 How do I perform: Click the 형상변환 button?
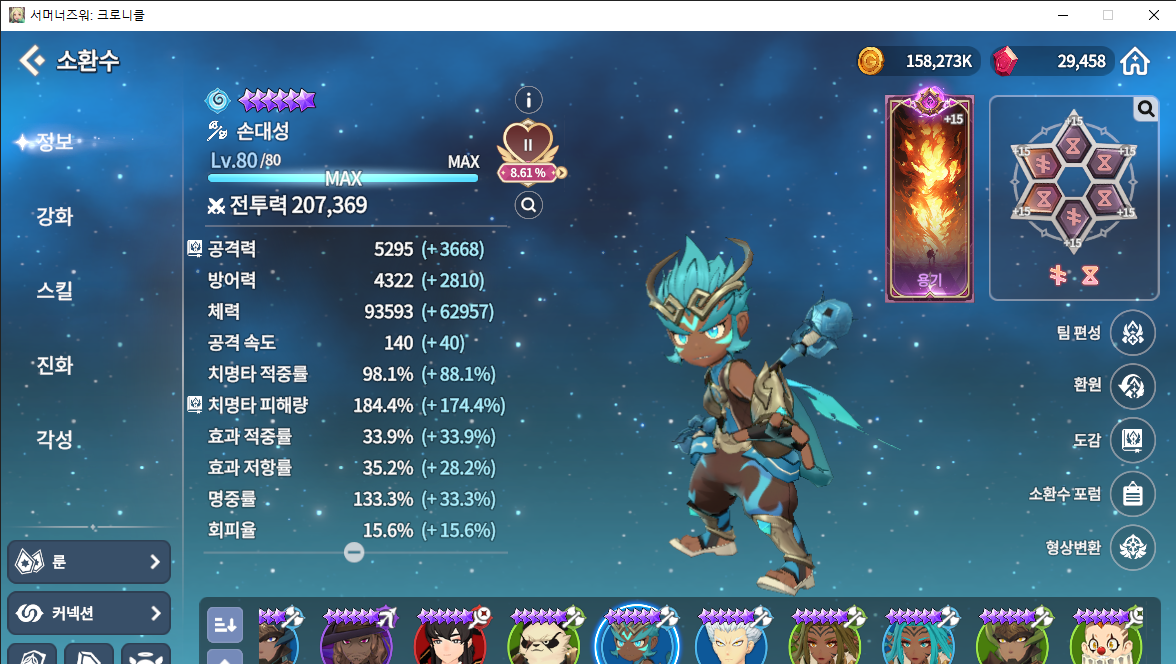pos(1132,548)
